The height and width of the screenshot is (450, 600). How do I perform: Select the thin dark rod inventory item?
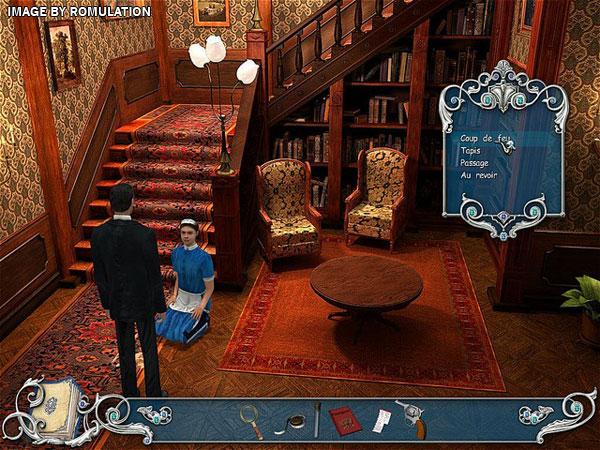(x=317, y=419)
